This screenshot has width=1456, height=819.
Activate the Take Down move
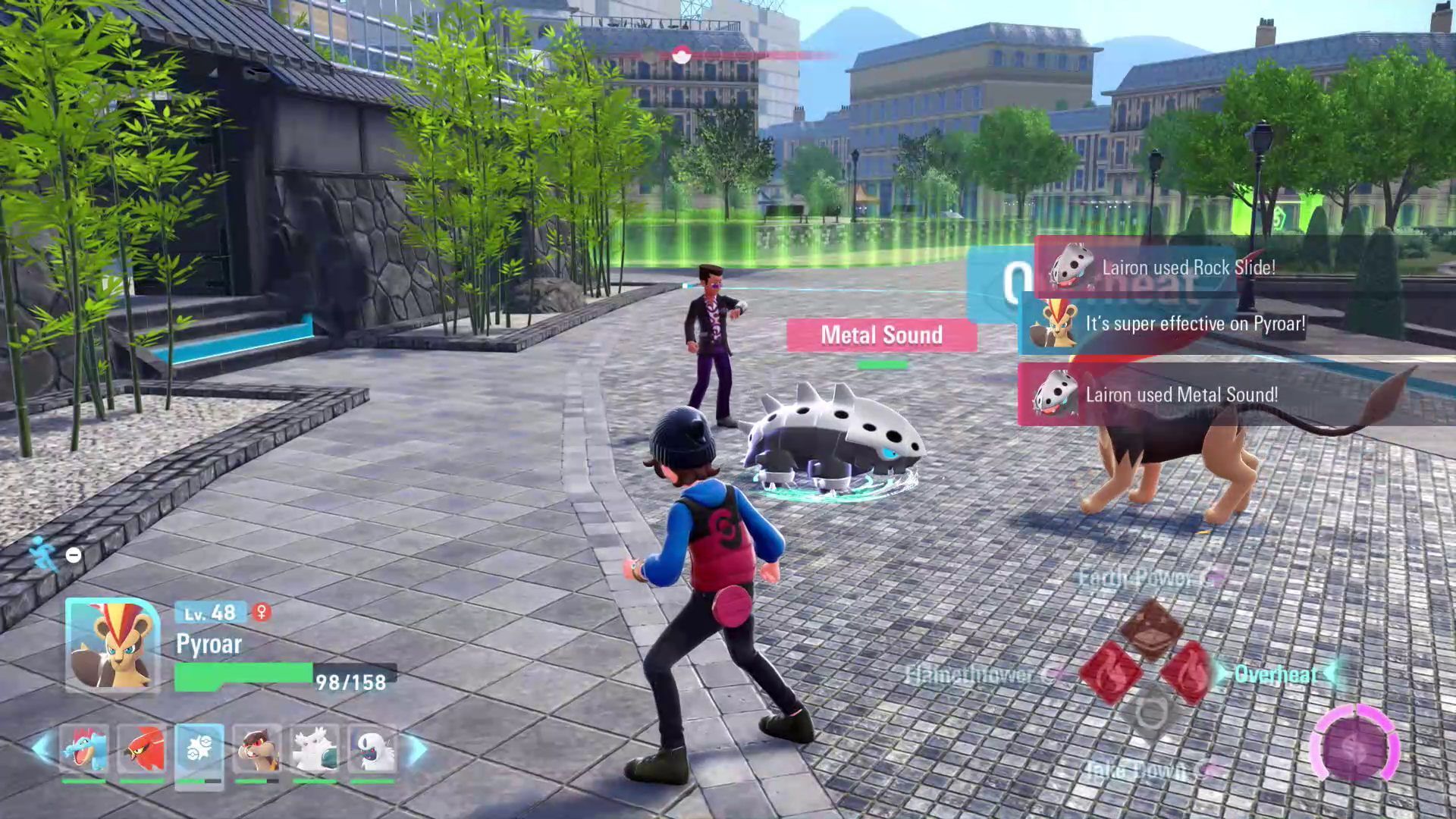1150,714
